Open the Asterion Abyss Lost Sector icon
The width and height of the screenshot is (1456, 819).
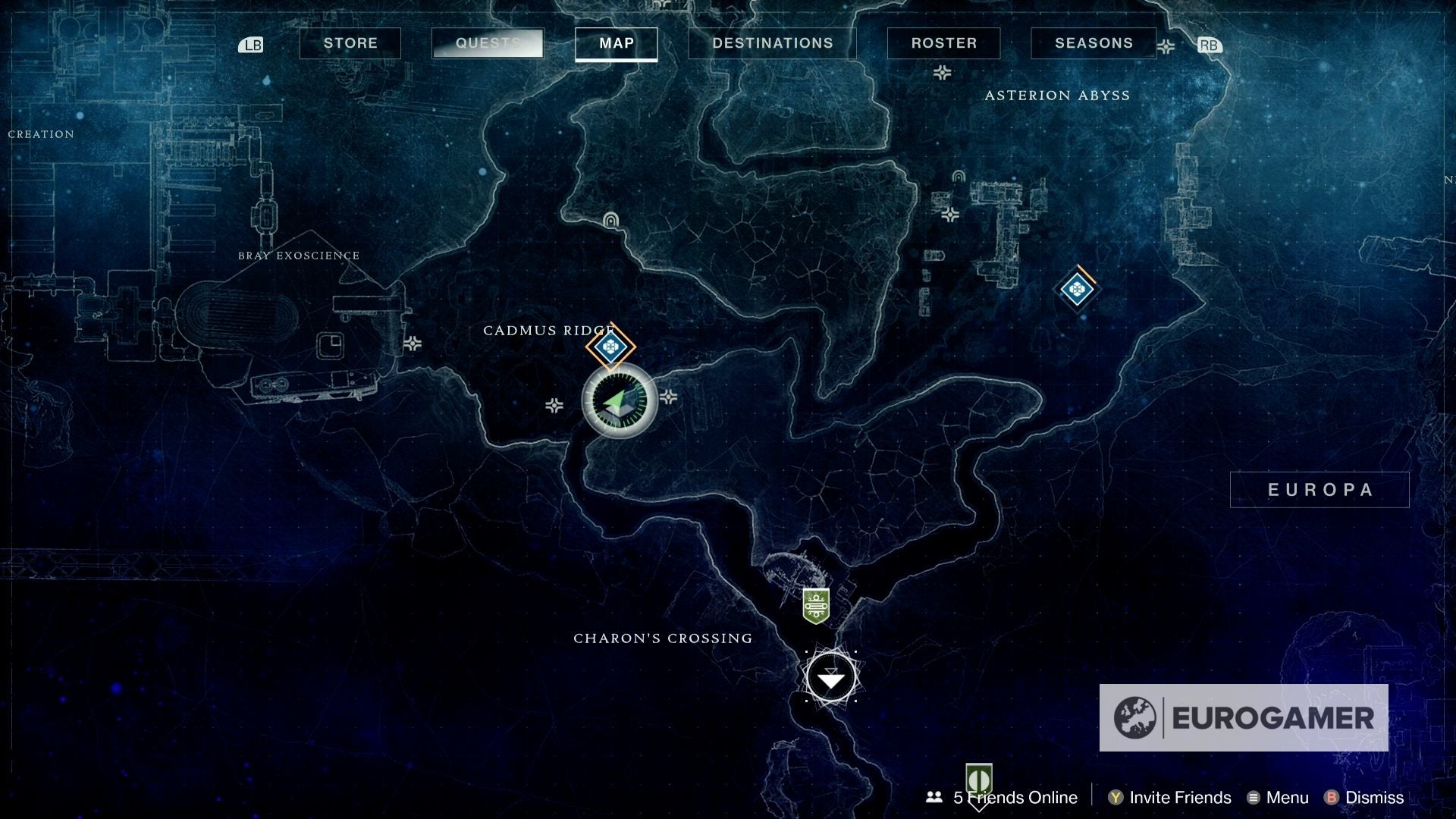tap(1078, 289)
